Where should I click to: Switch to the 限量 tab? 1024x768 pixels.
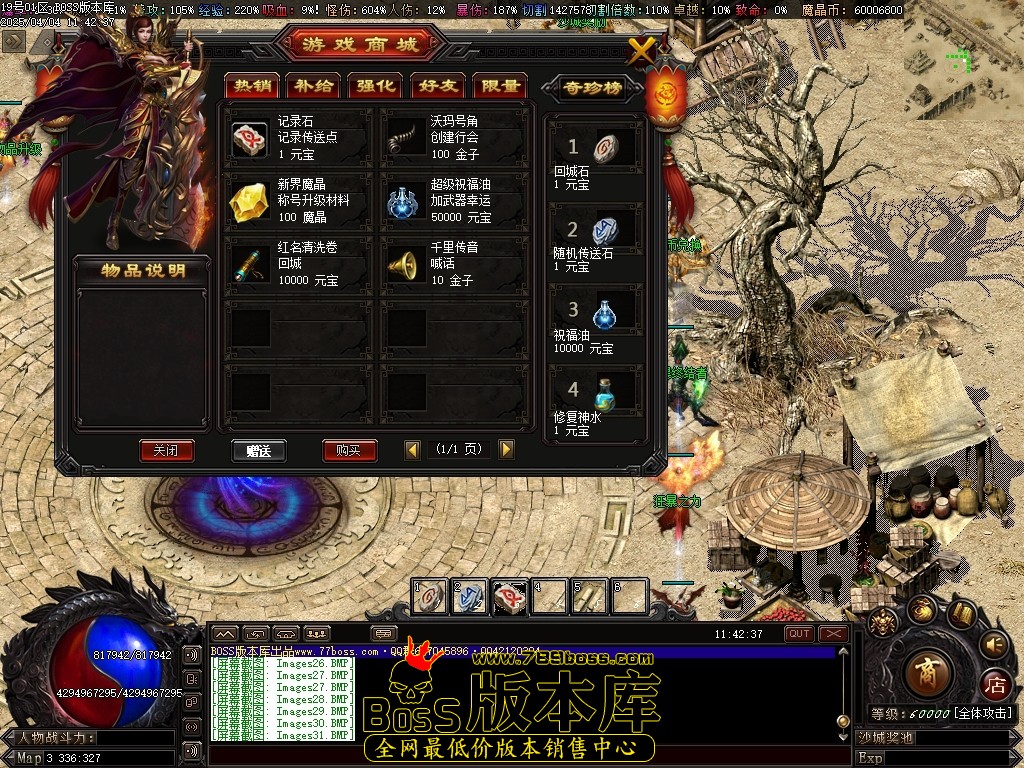pos(499,86)
